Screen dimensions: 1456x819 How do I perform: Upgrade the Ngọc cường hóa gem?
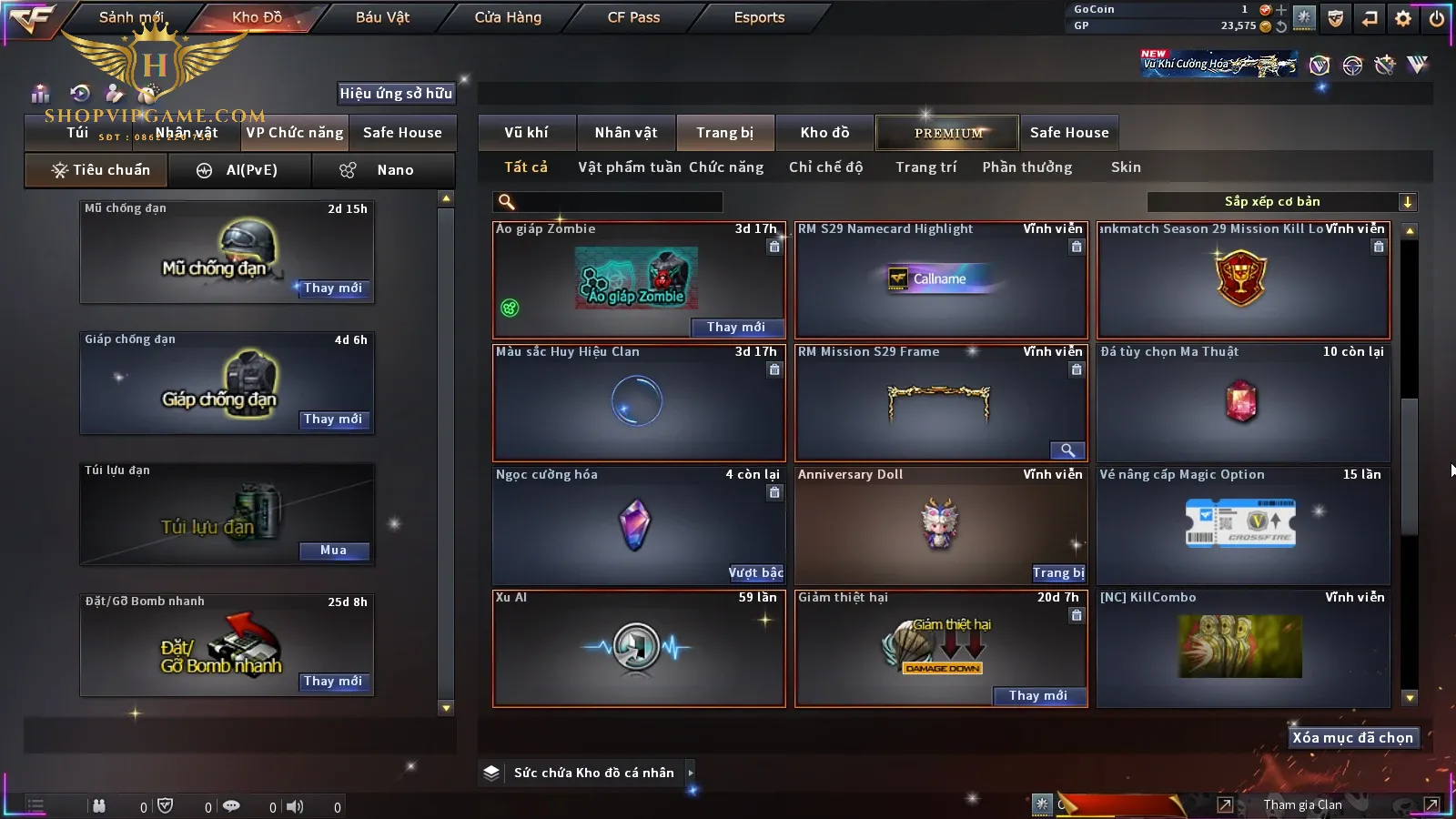(755, 573)
